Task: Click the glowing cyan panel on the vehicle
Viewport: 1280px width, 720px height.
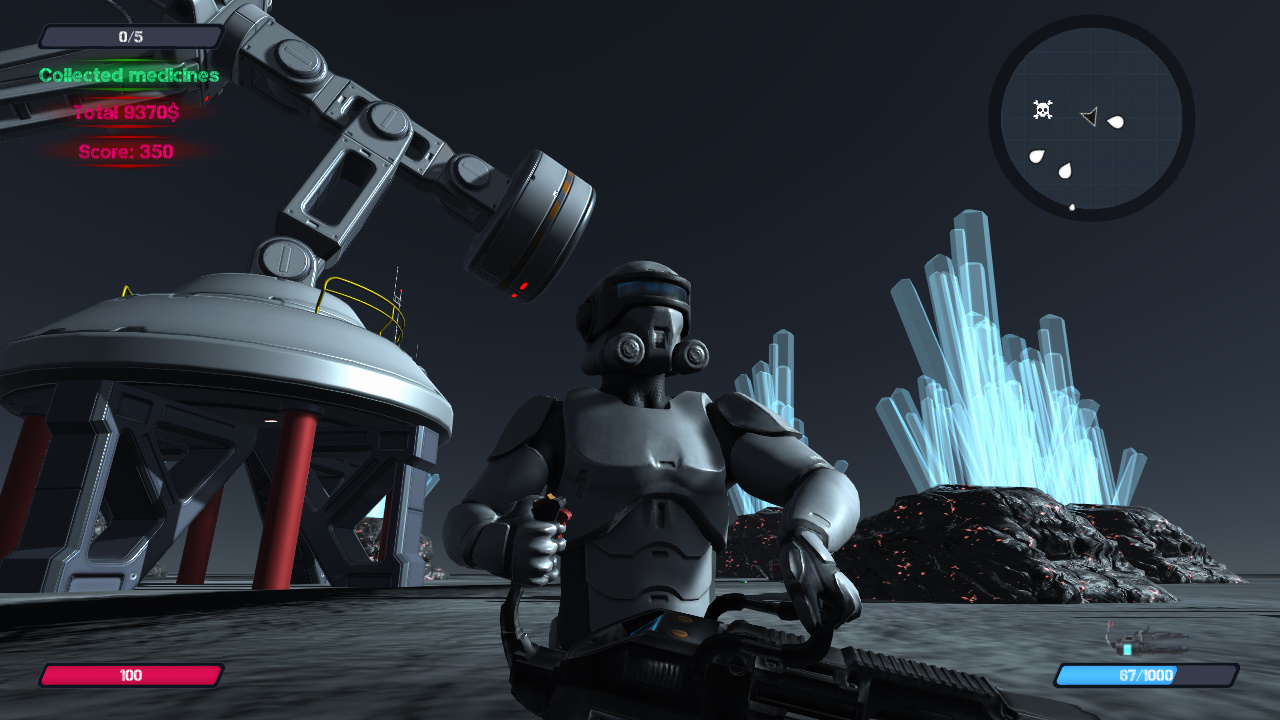Action: [x=1127, y=649]
